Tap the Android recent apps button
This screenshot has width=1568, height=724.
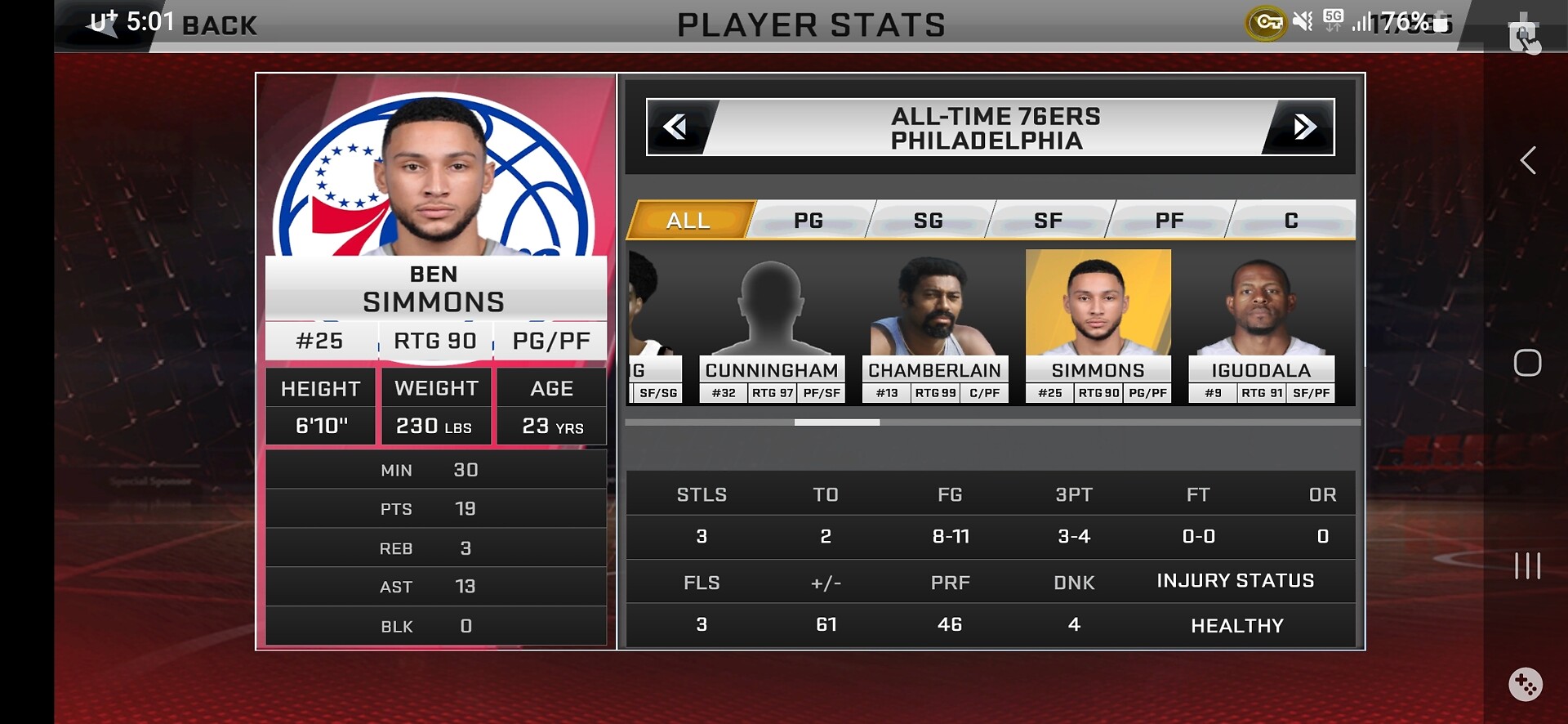pyautogui.click(x=1527, y=565)
